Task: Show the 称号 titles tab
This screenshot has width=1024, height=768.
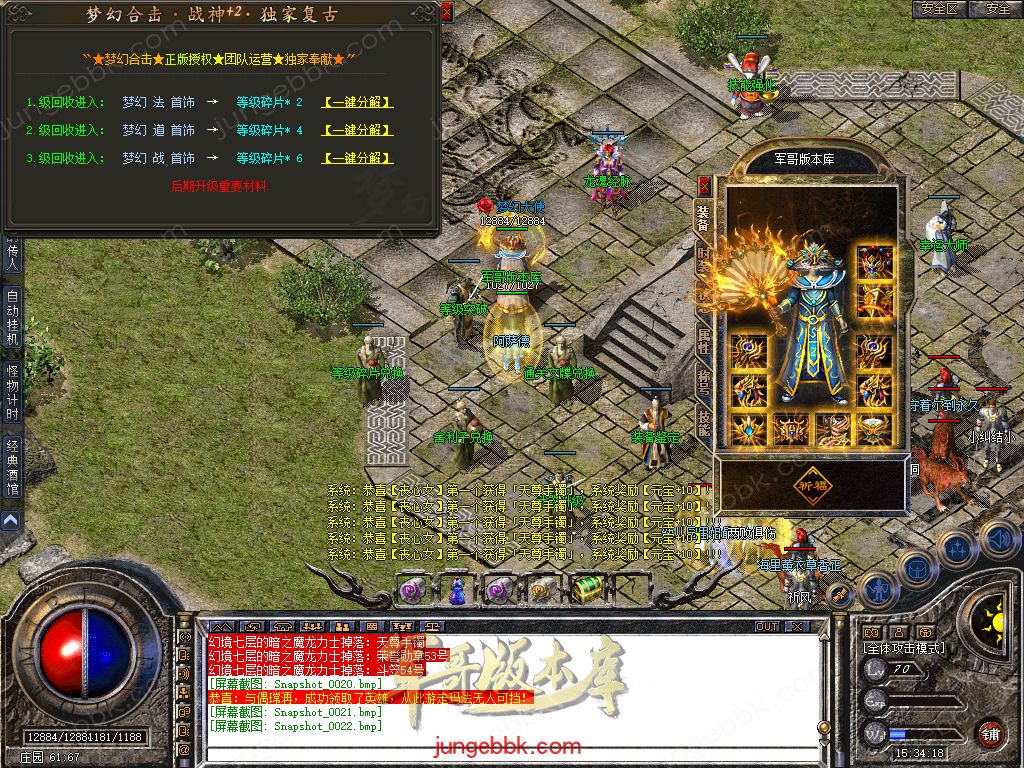Action: click(704, 380)
